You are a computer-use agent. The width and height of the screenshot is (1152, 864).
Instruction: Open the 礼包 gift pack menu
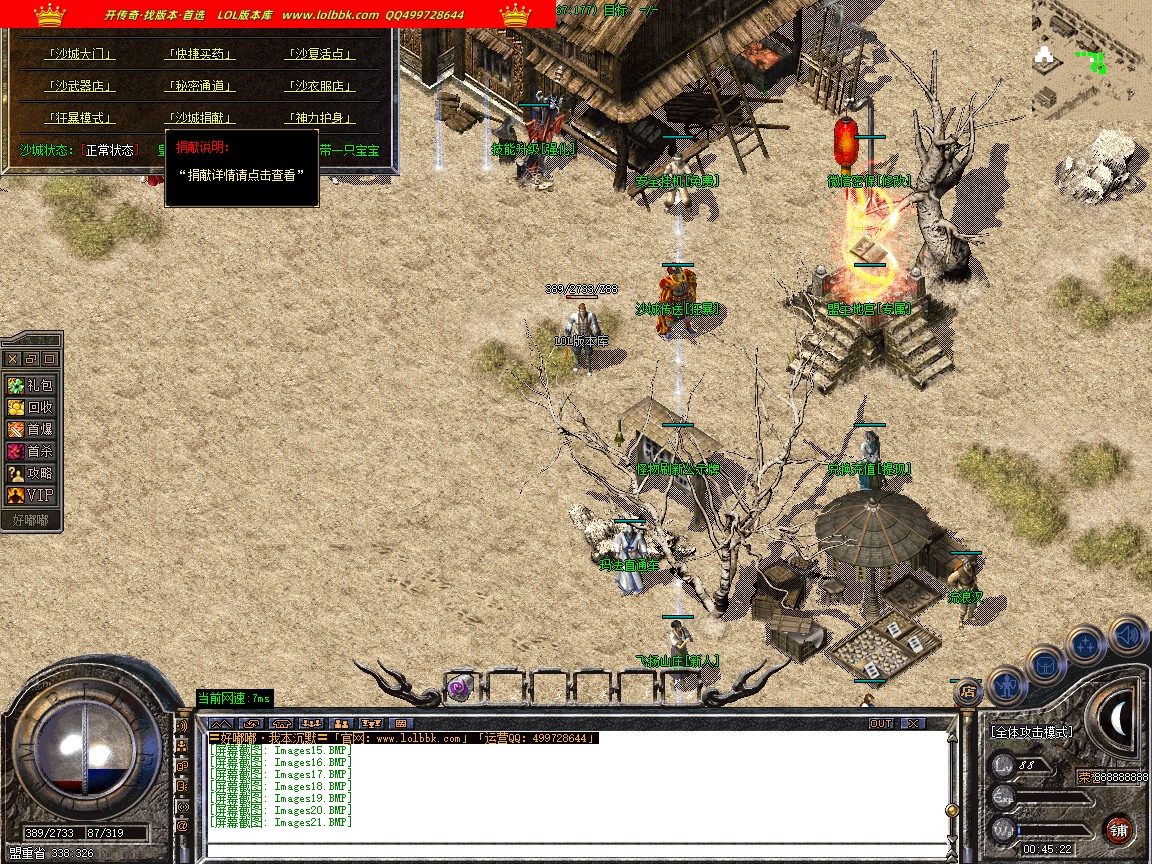click(x=31, y=385)
